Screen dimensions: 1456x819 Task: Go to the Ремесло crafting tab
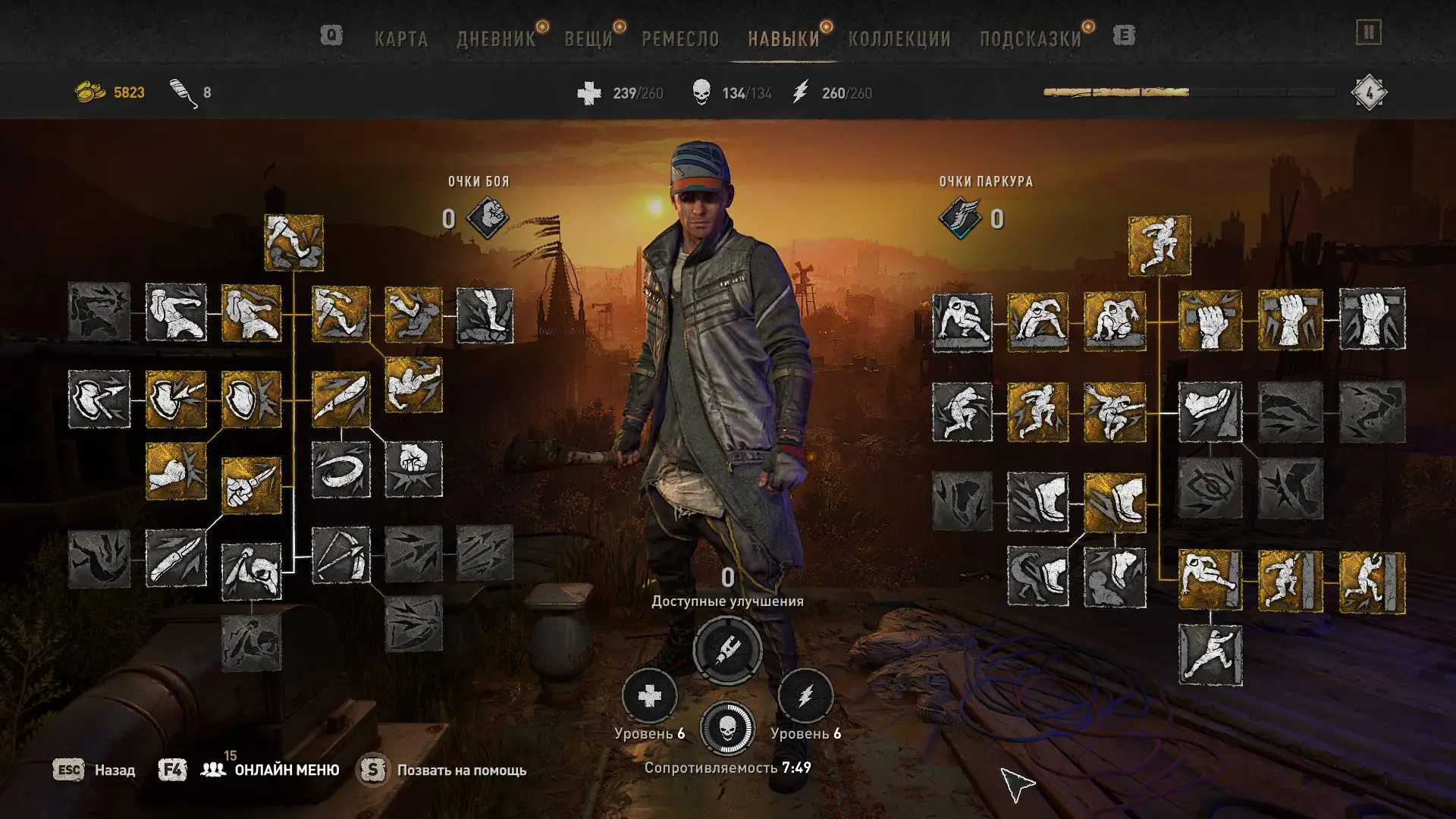(680, 39)
